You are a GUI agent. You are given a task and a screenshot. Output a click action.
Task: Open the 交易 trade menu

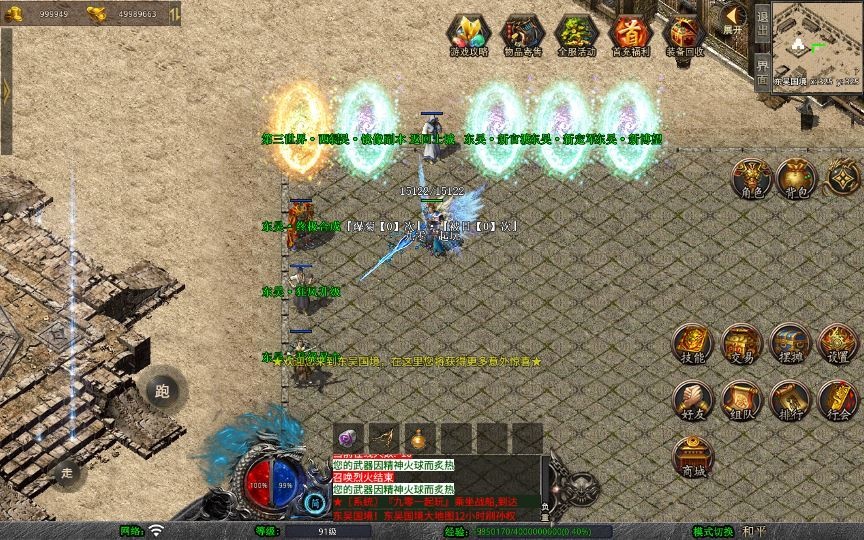point(741,343)
